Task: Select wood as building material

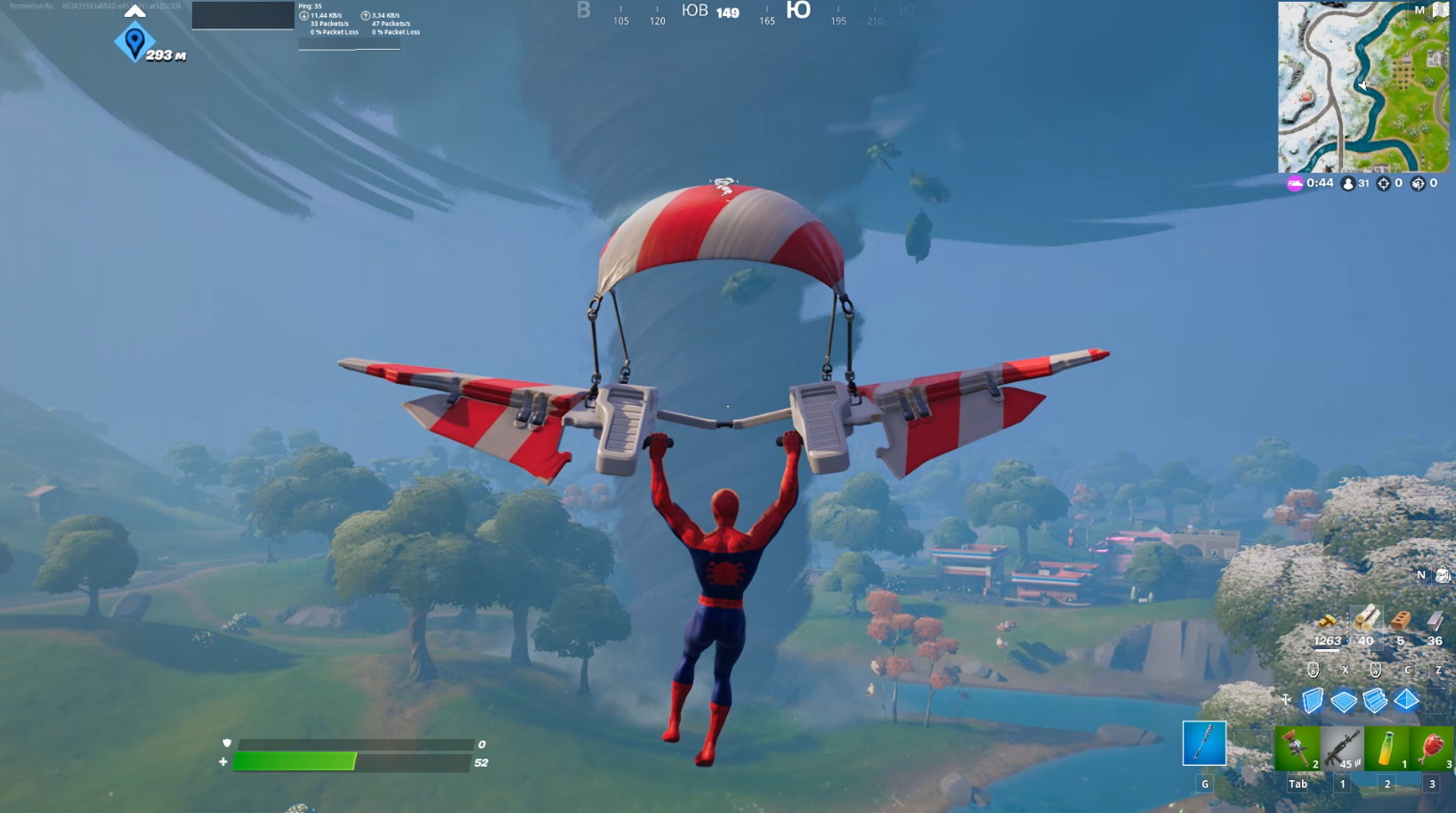Action: [1366, 620]
